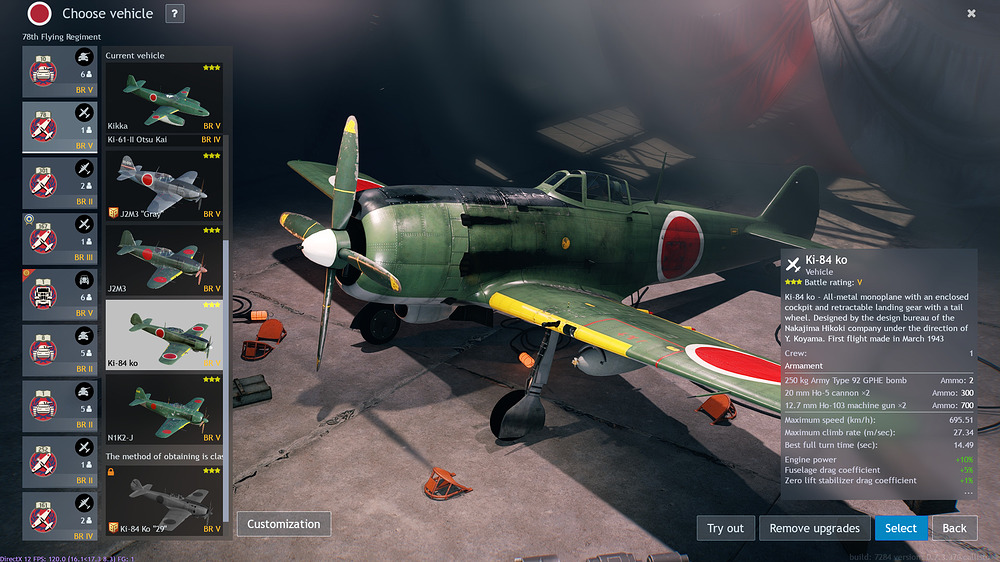1000x562 pixels.
Task: Choose the N1K2-J aircraft card
Action: tap(164, 410)
